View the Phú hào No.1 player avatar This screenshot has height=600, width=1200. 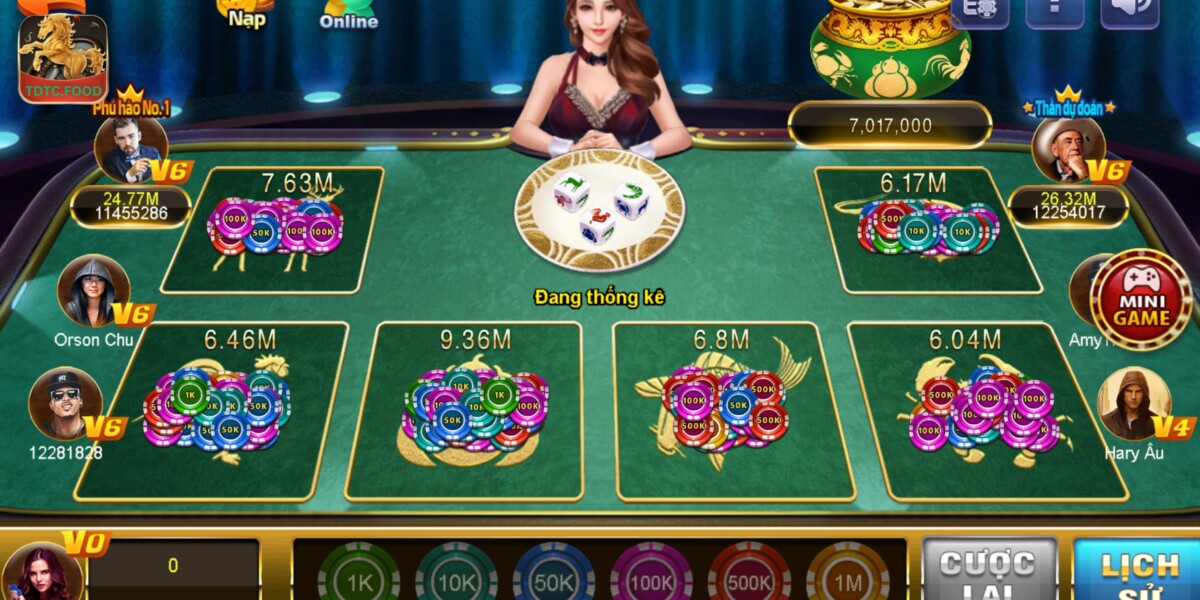click(x=130, y=149)
